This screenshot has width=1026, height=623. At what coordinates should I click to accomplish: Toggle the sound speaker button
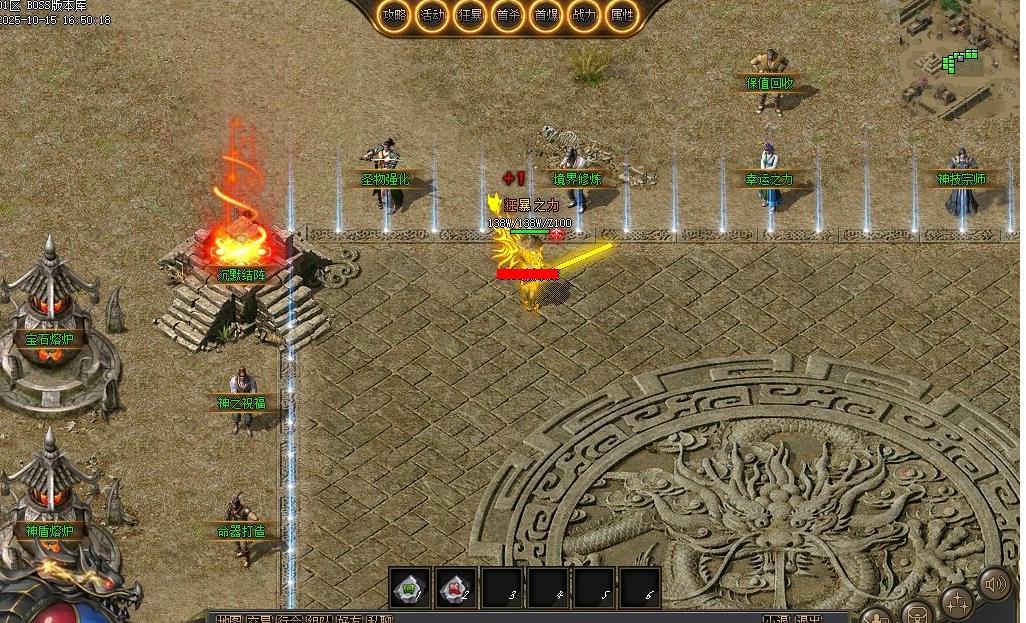pyautogui.click(x=994, y=583)
